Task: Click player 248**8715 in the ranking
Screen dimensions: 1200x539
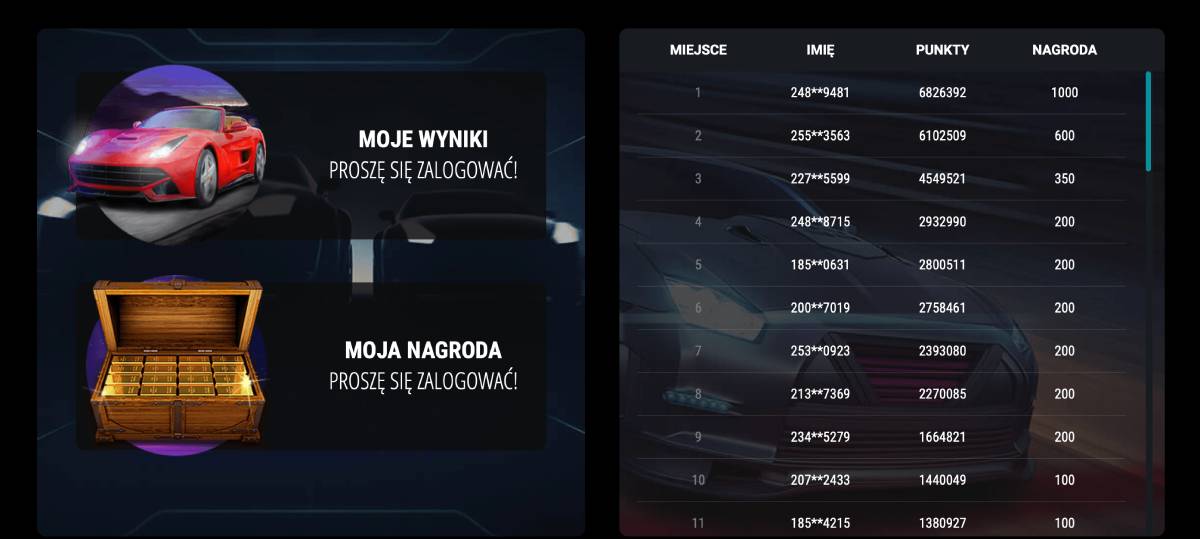Action: coord(820,222)
